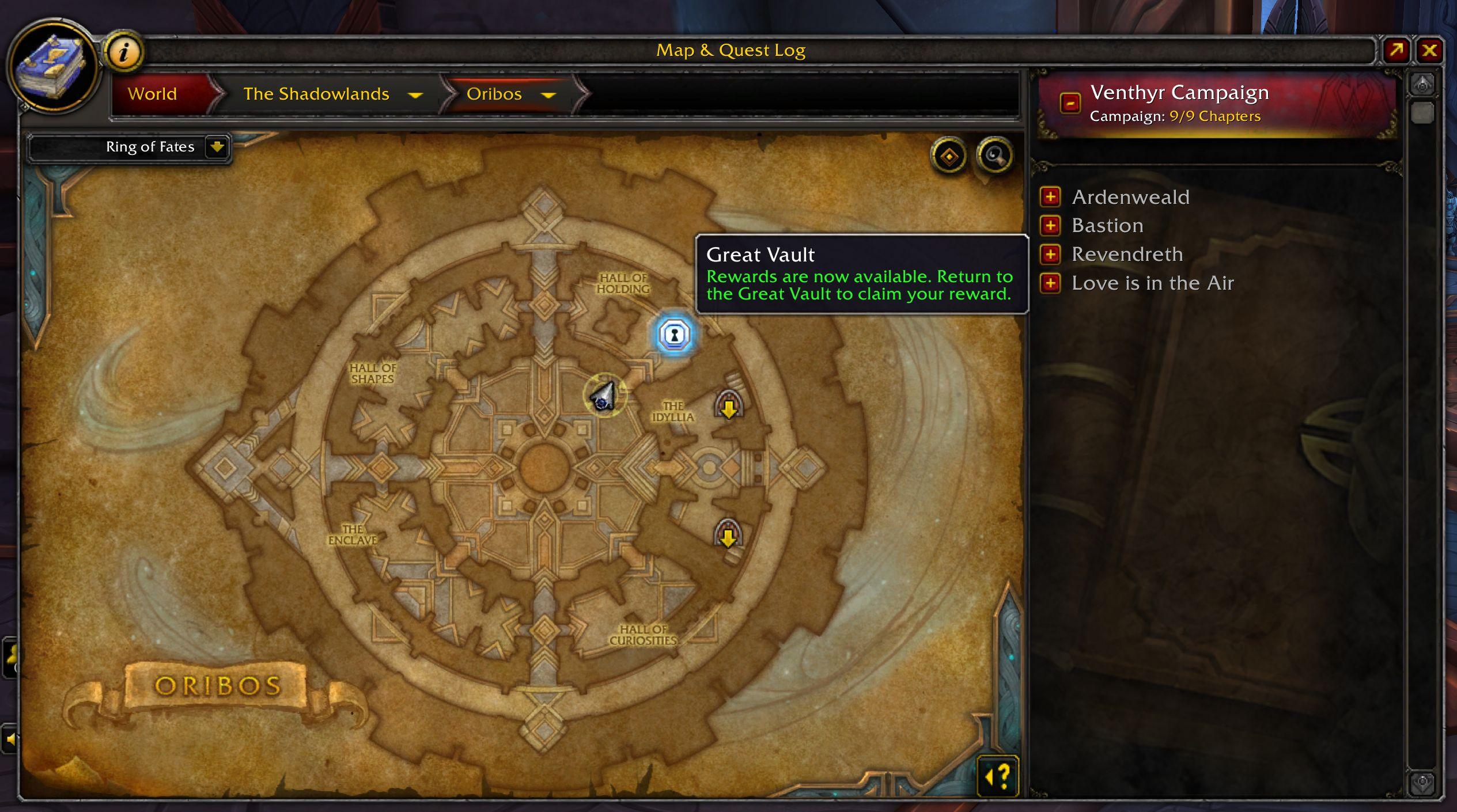Expand the Love is in the Air group
The image size is (1457, 812).
(1050, 283)
